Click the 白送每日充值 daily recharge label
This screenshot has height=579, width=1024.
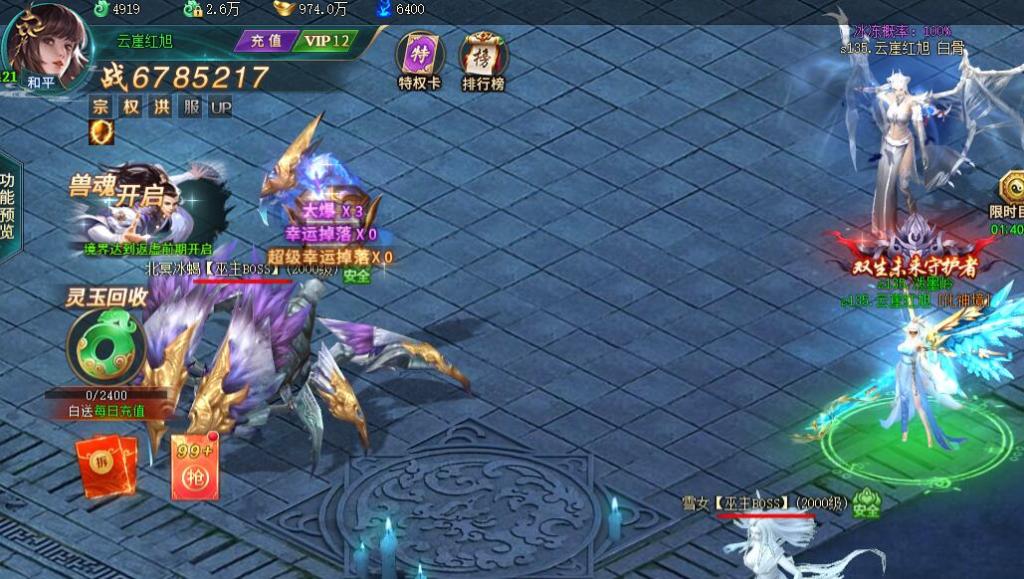[x=107, y=411]
